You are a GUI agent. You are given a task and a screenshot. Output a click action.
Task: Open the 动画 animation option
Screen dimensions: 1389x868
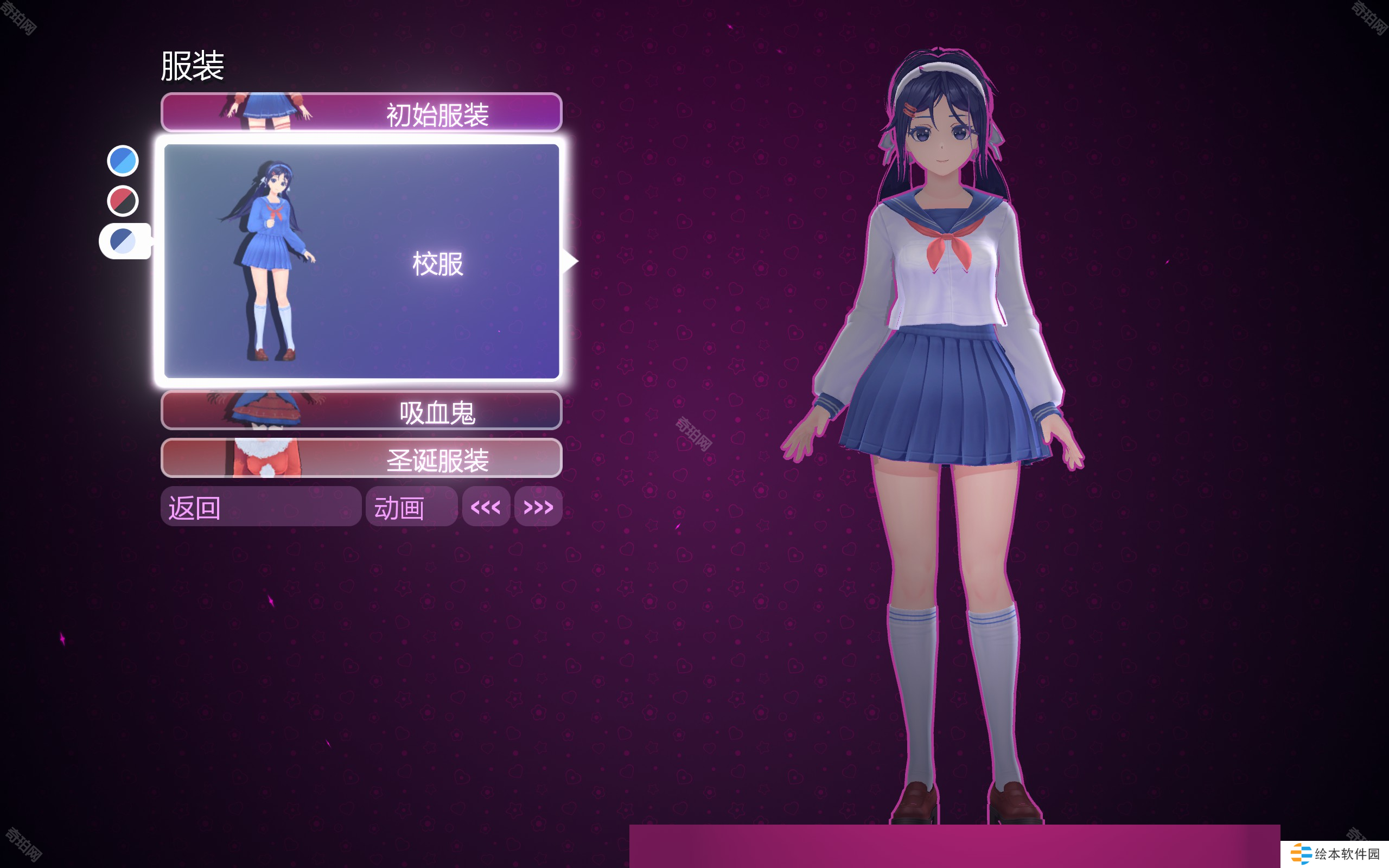point(411,506)
